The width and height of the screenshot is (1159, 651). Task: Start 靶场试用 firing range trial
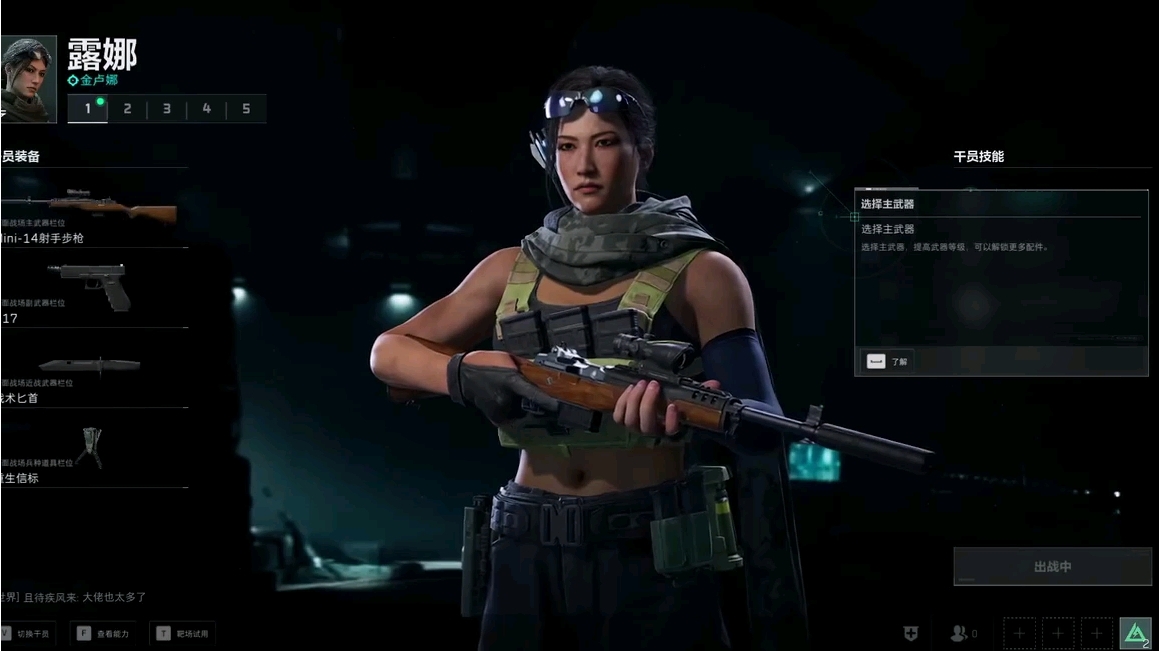coord(183,634)
